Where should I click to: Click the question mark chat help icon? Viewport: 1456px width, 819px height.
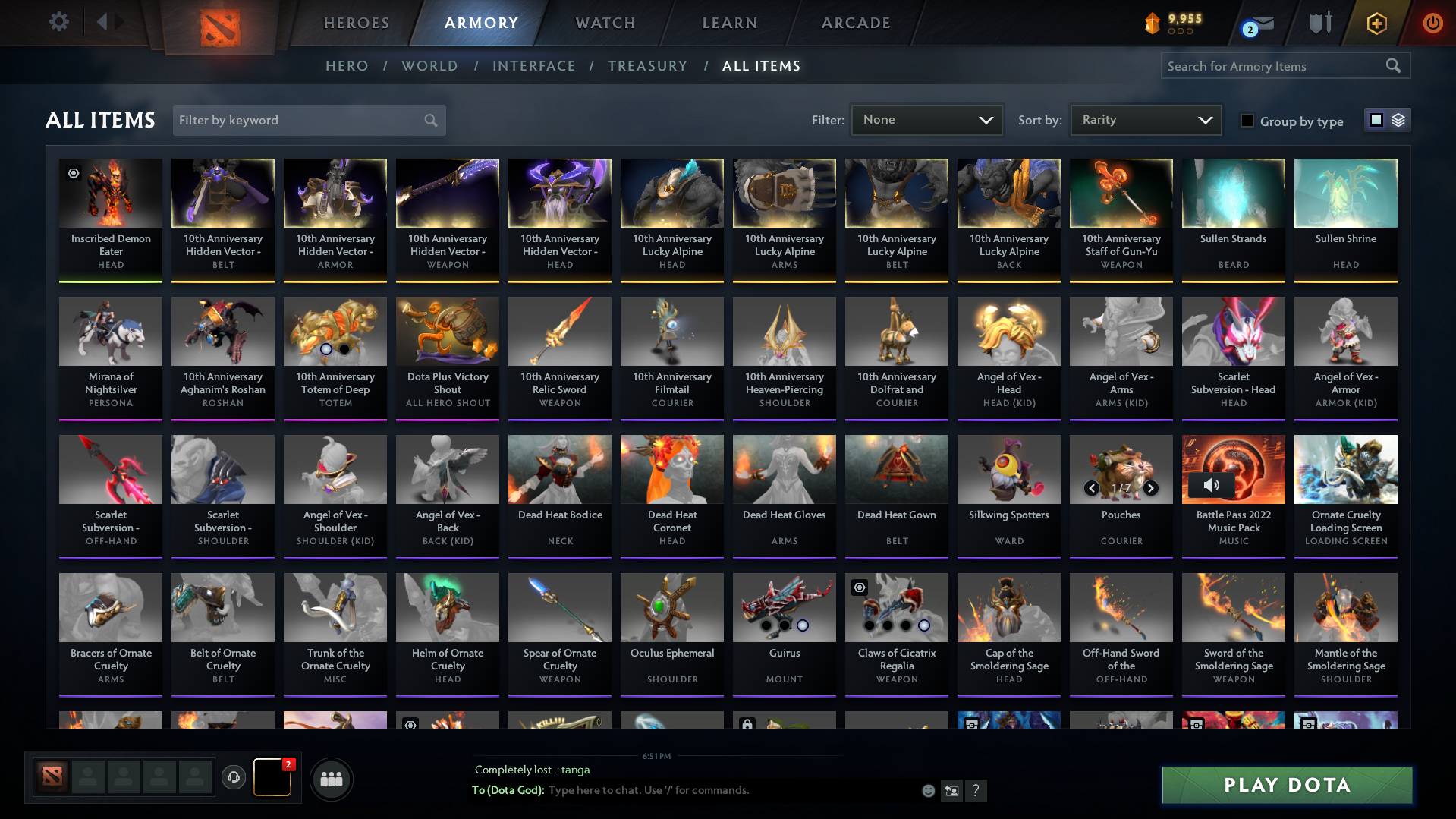pos(977,791)
